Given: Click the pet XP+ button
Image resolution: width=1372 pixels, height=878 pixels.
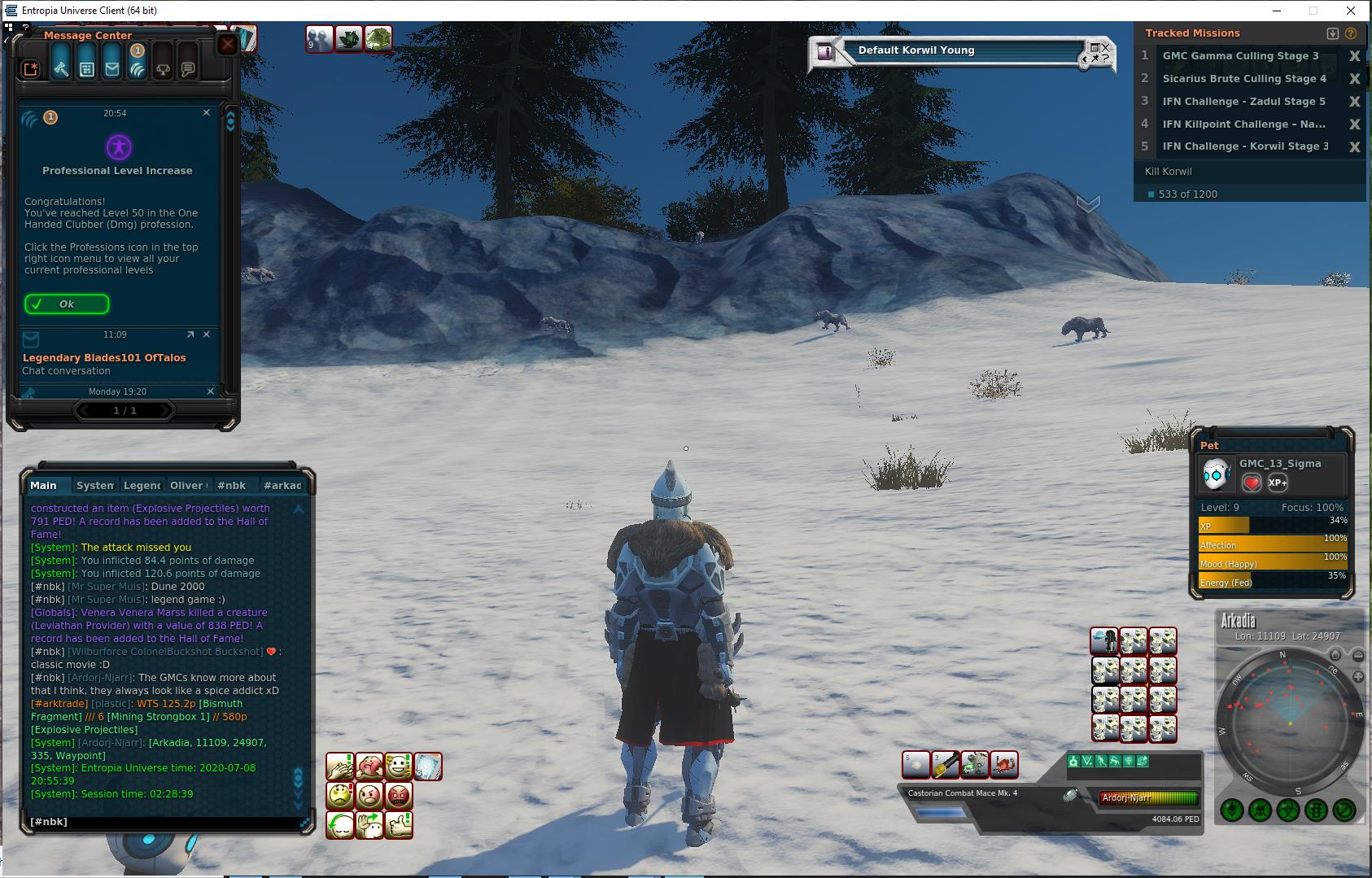Looking at the screenshot, I should [x=1278, y=483].
